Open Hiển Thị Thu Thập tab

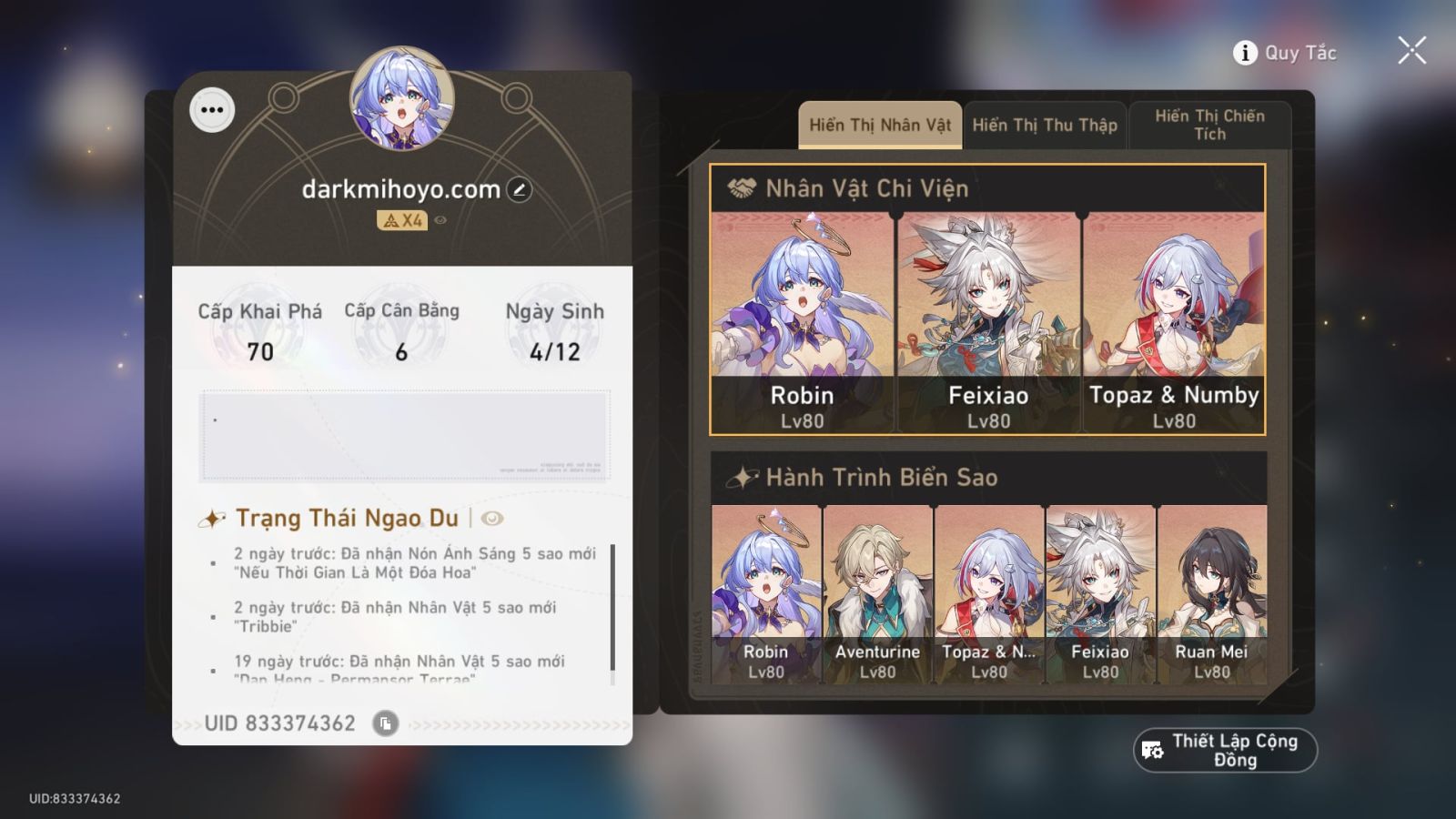(1045, 125)
